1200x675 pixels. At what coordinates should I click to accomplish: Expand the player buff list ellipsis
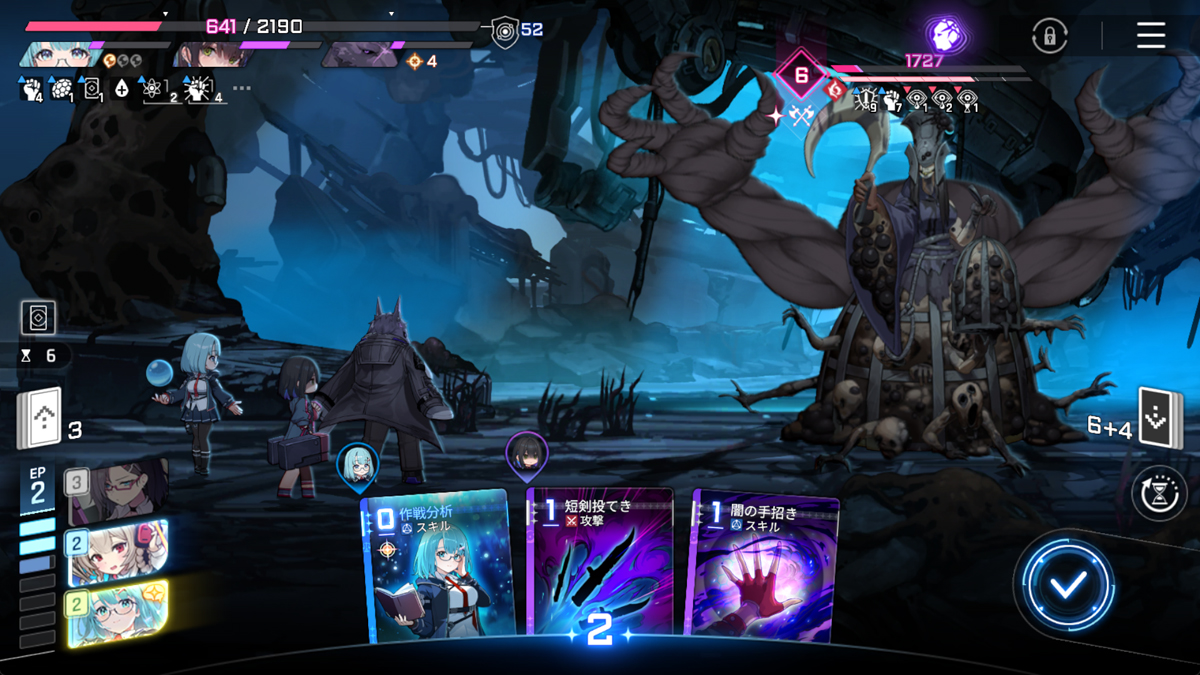[x=242, y=89]
